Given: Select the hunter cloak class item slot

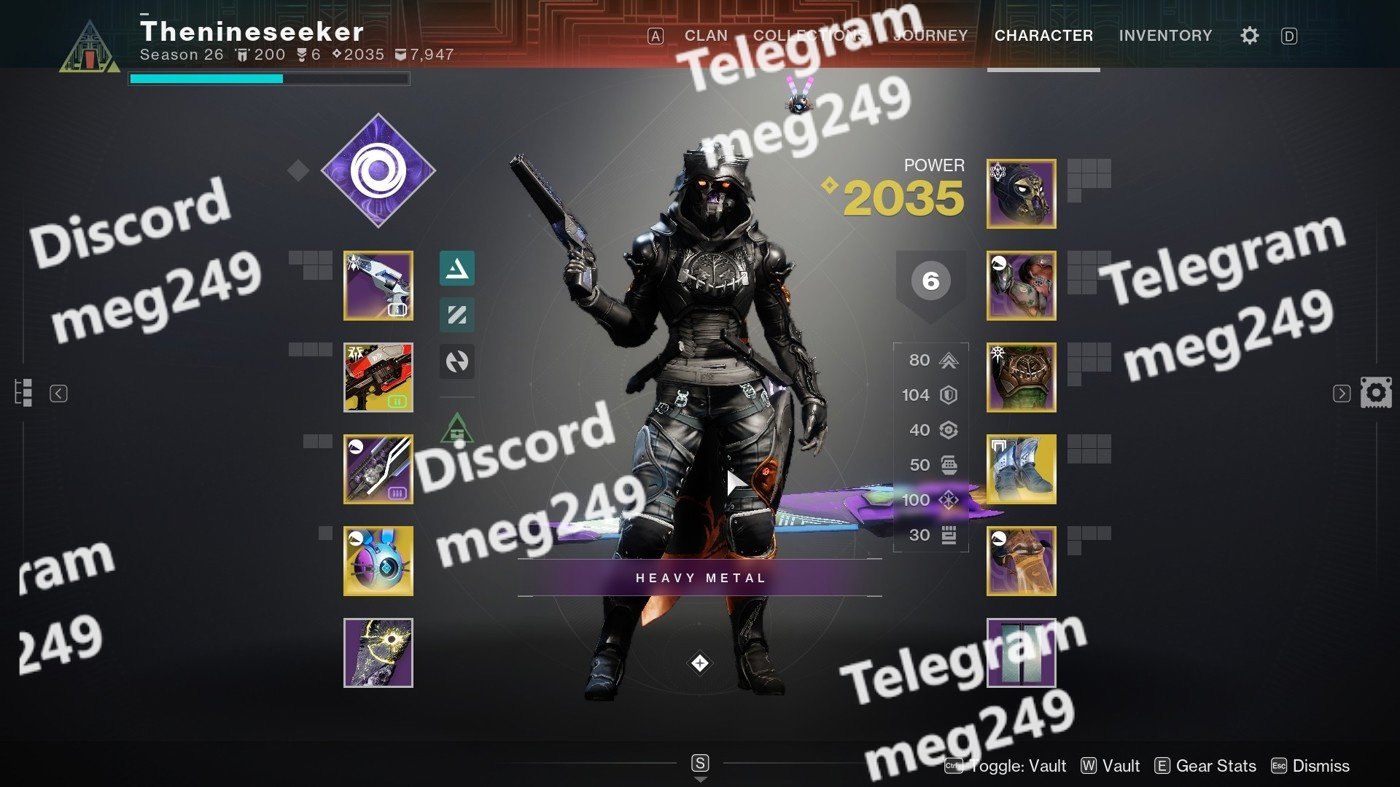Looking at the screenshot, I should (x=1021, y=561).
